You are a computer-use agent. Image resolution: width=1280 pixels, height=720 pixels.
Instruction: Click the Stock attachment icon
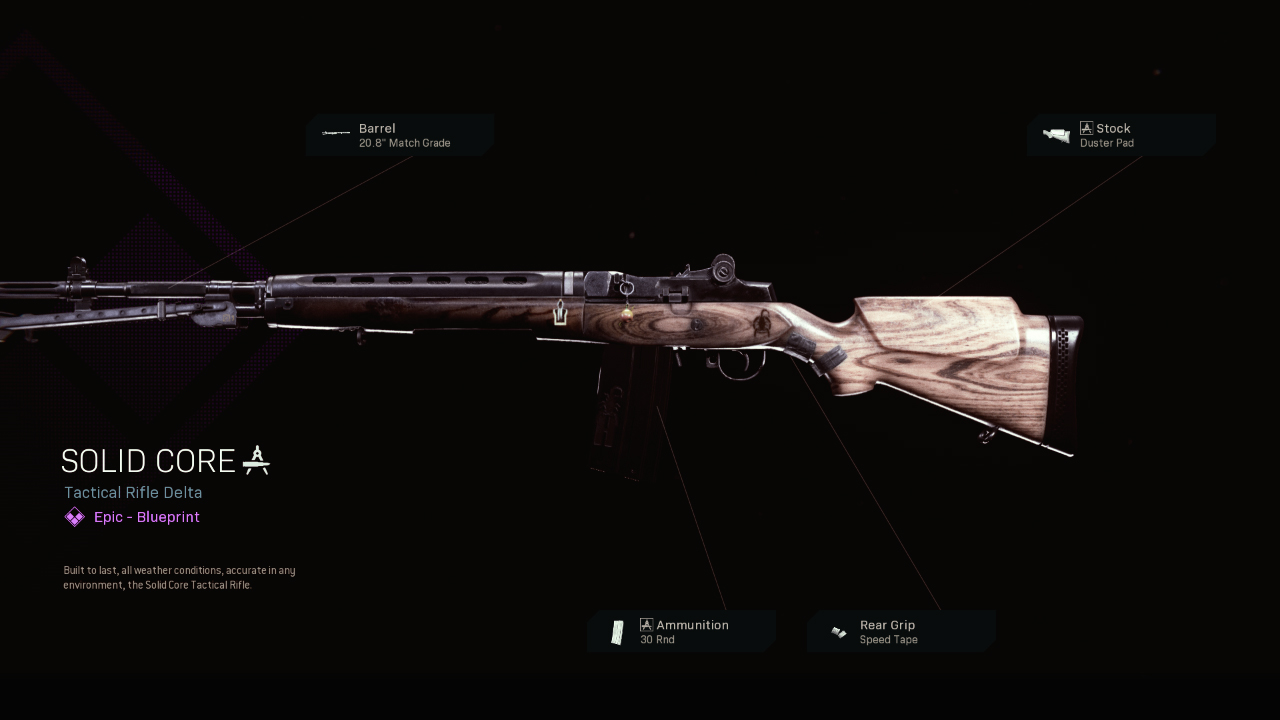click(1056, 134)
